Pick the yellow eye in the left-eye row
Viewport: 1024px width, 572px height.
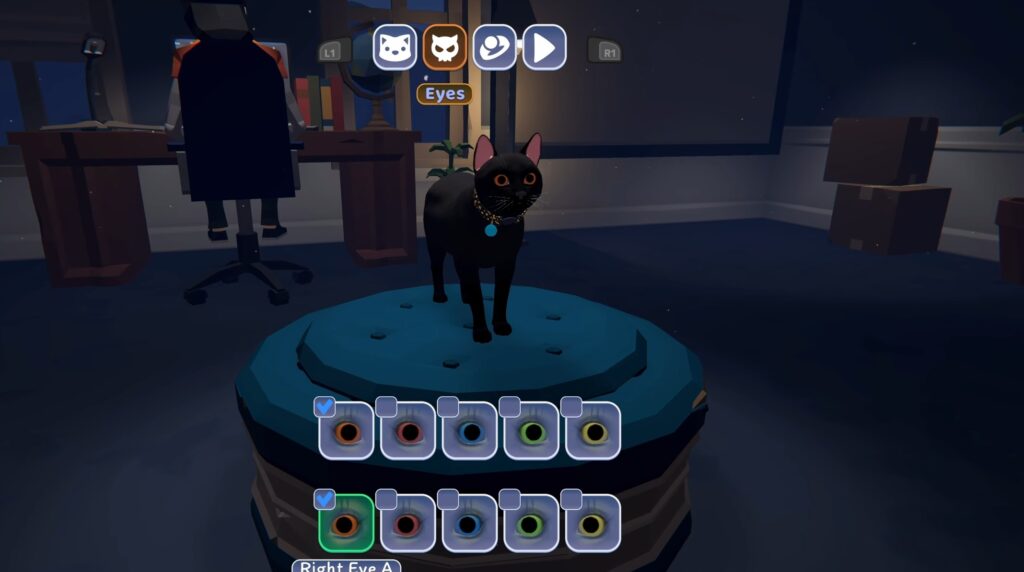(593, 431)
